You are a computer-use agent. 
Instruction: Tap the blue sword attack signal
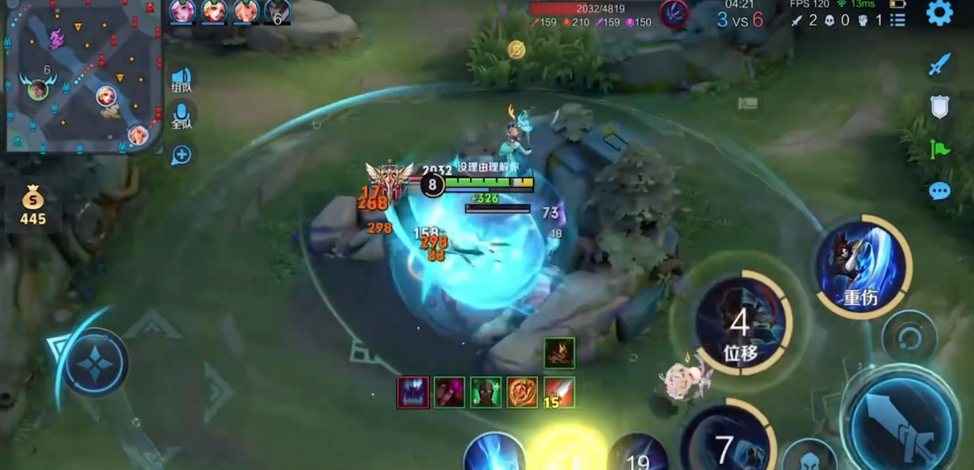pos(939,65)
